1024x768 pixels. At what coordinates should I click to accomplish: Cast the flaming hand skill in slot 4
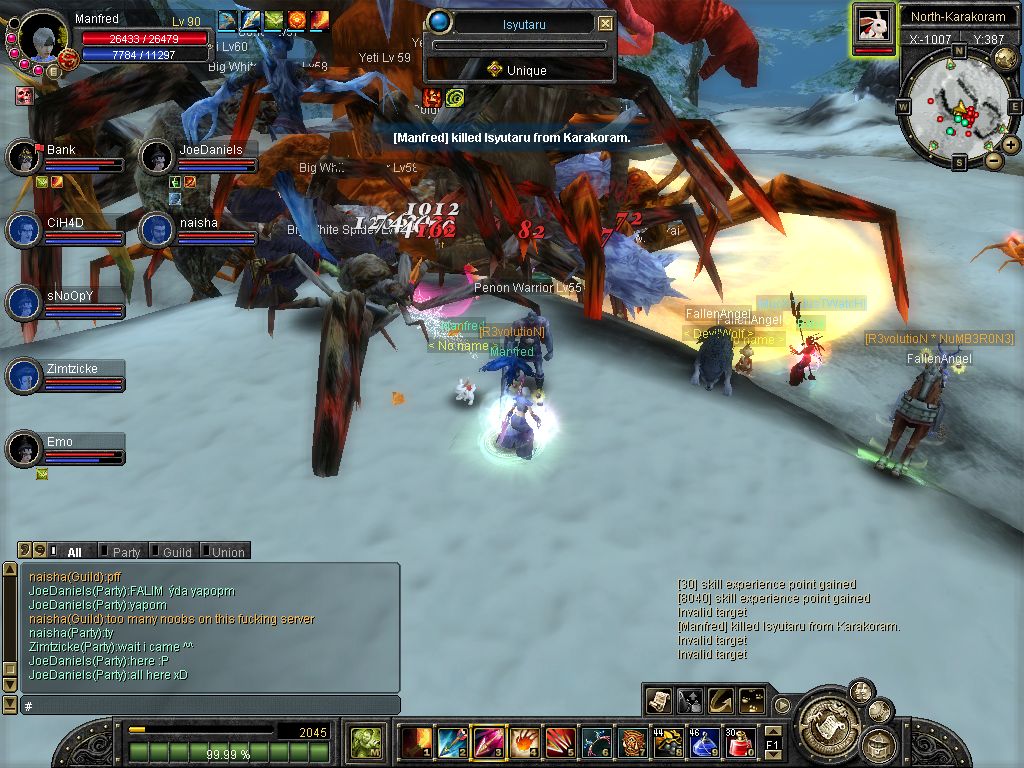pyautogui.click(x=524, y=743)
